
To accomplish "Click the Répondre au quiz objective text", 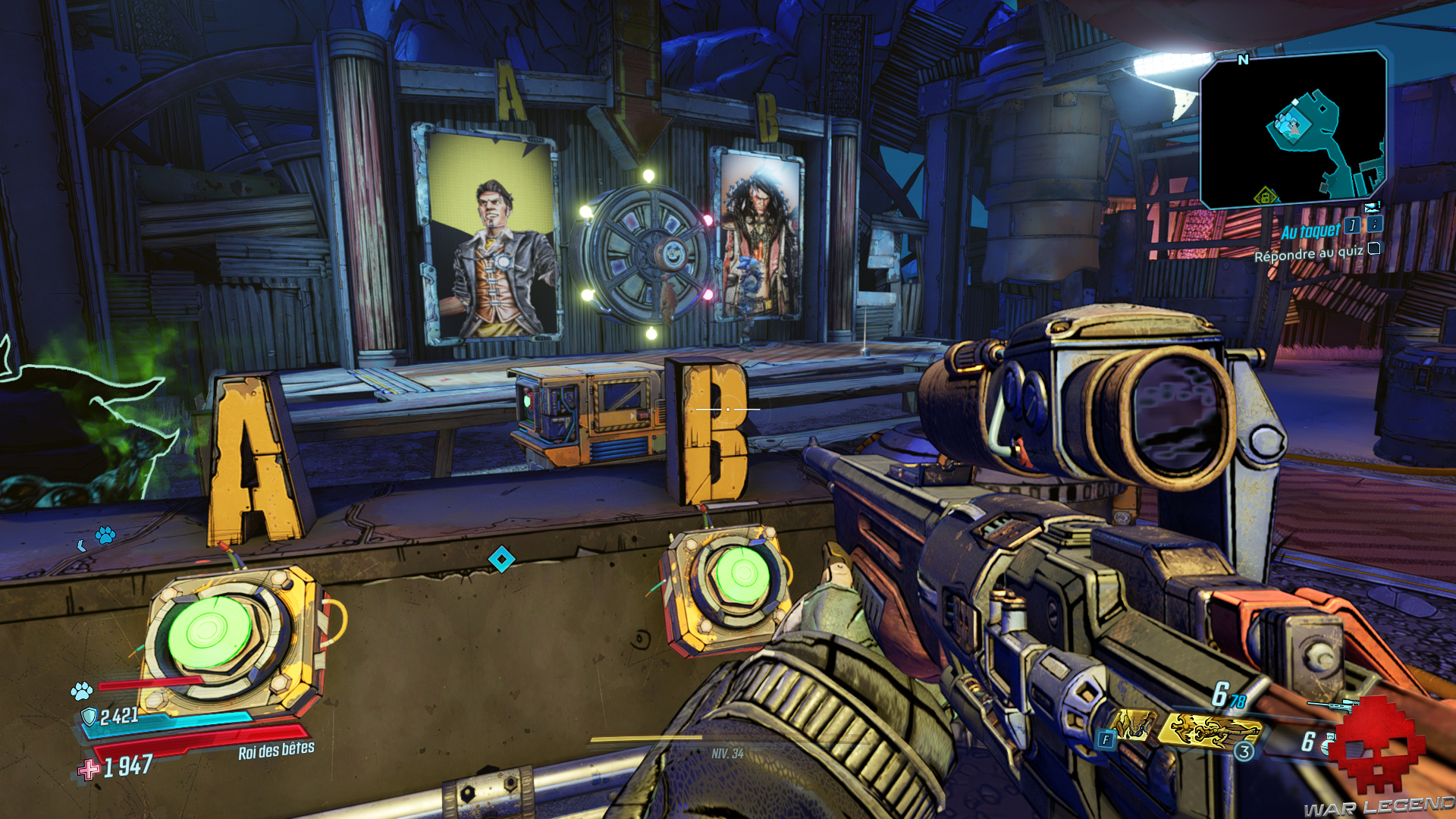I will 1310,253.
